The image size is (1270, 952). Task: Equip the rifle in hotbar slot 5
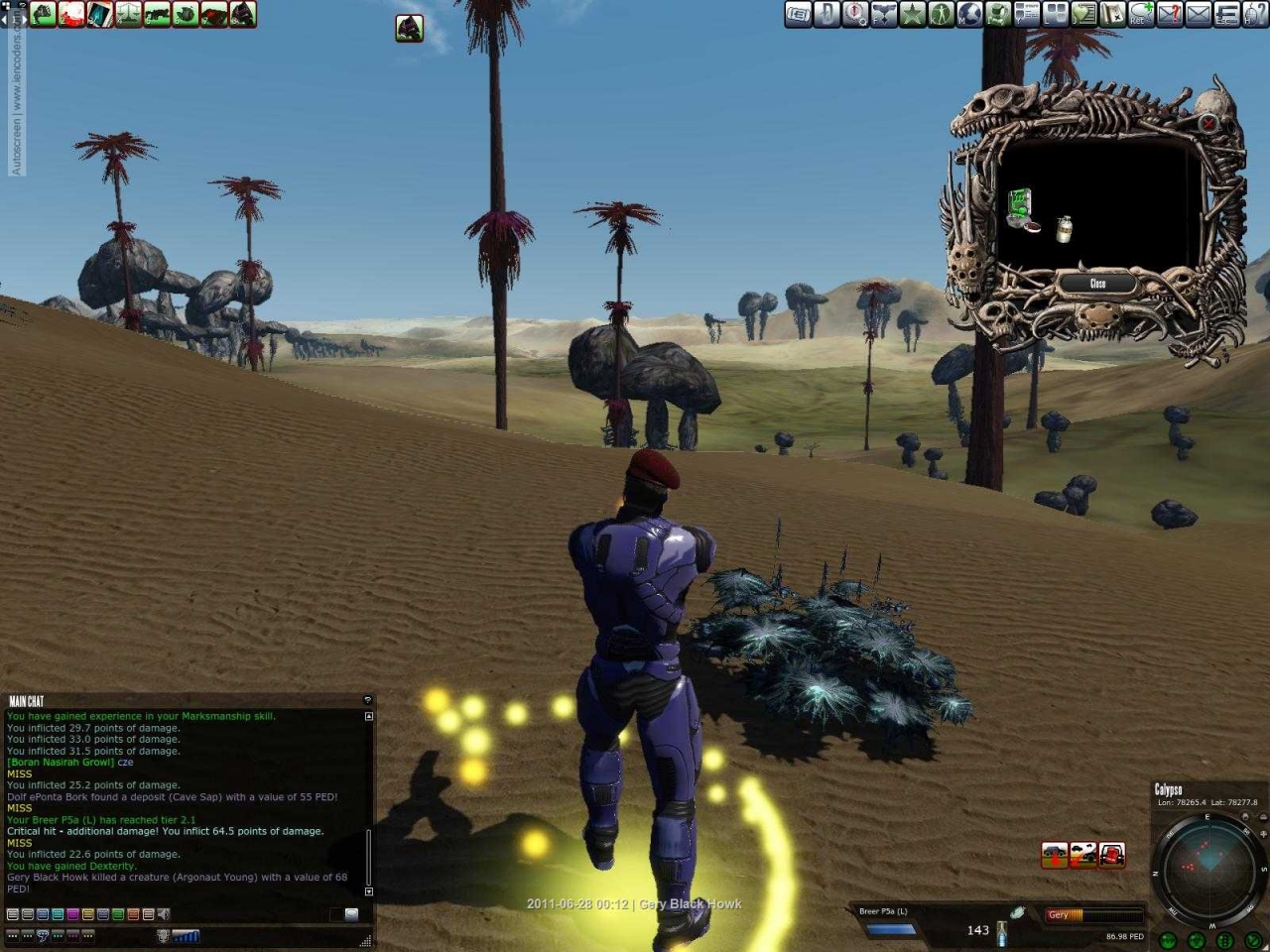(157, 14)
